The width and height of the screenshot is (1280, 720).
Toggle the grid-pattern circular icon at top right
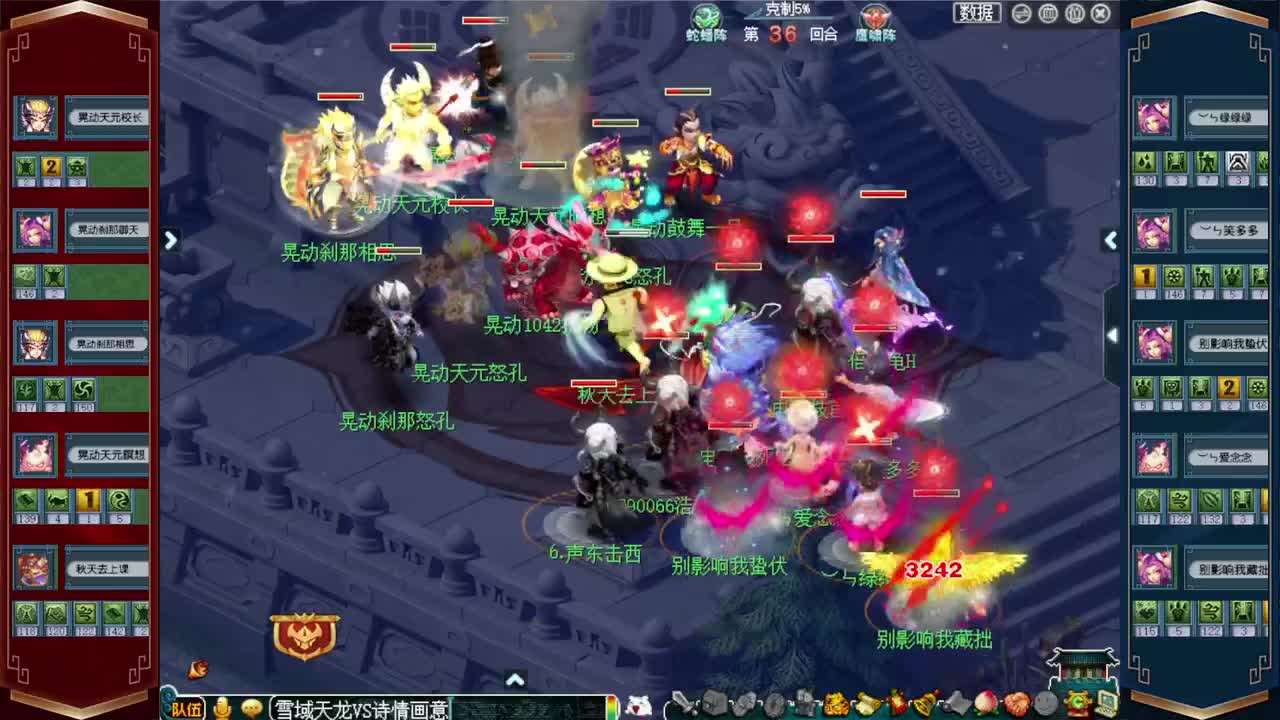point(1050,13)
